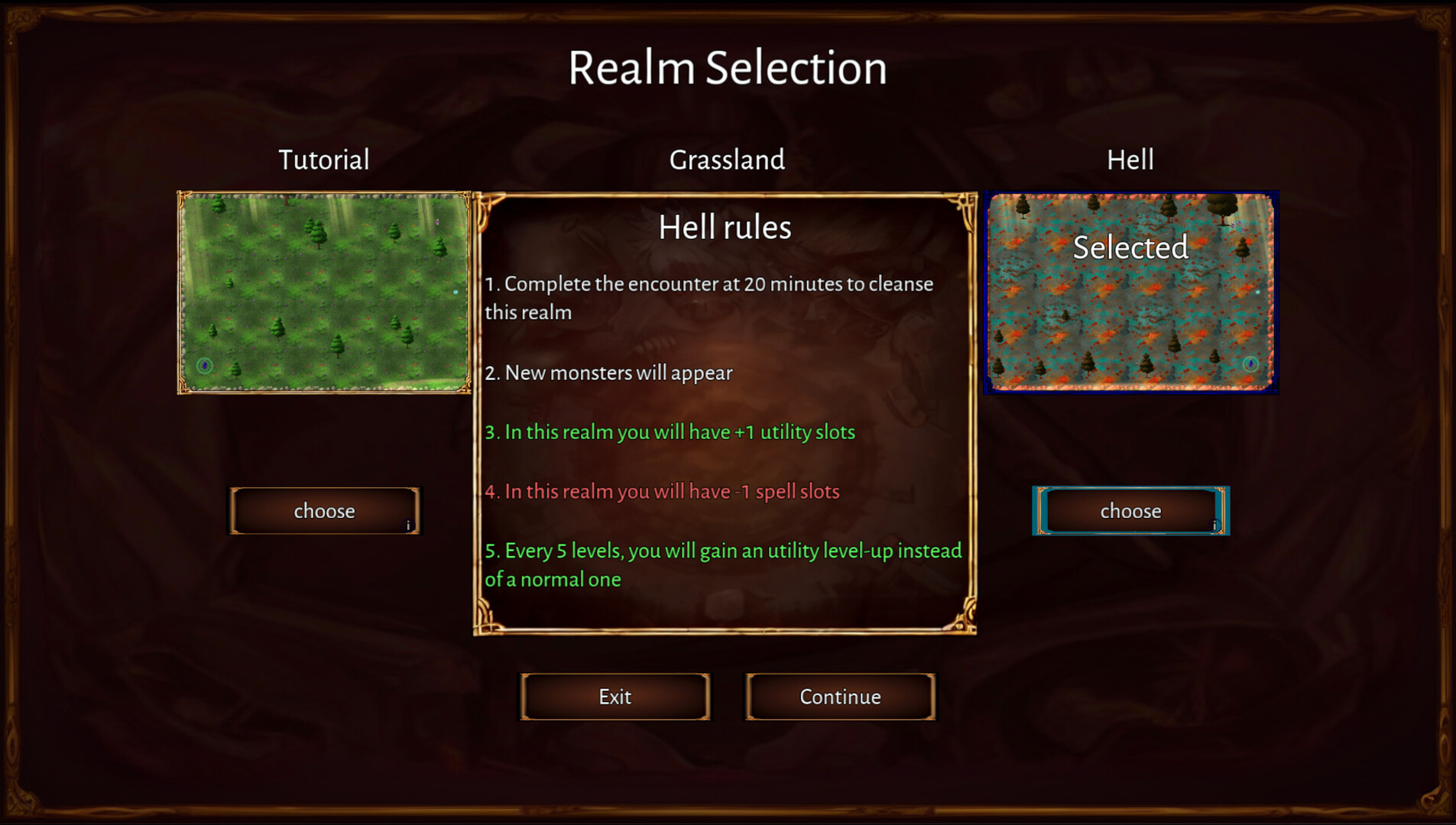
Task: Click the info icon on Hell choose button
Action: pyautogui.click(x=1215, y=524)
